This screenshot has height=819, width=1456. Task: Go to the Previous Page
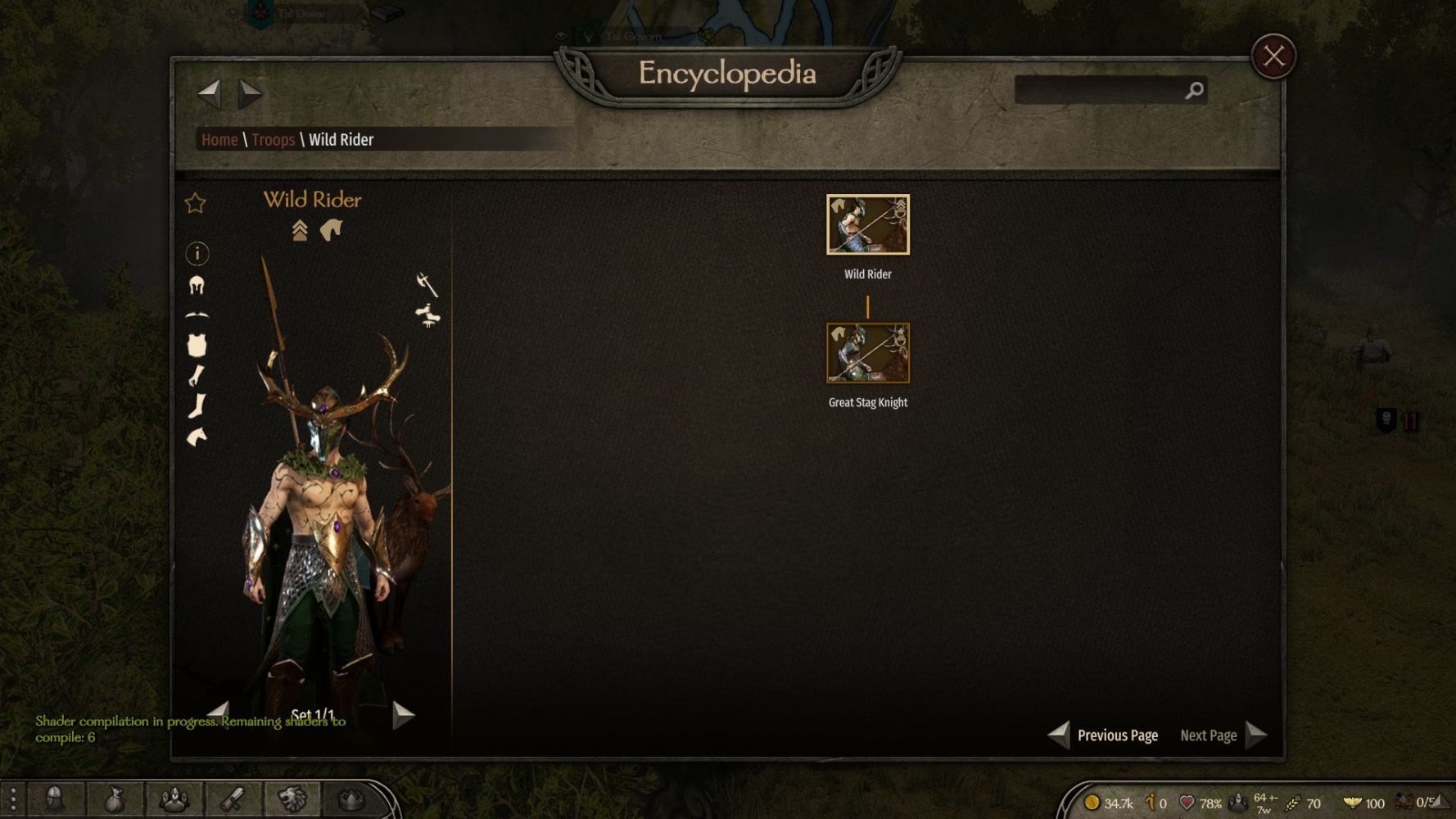point(1103,735)
